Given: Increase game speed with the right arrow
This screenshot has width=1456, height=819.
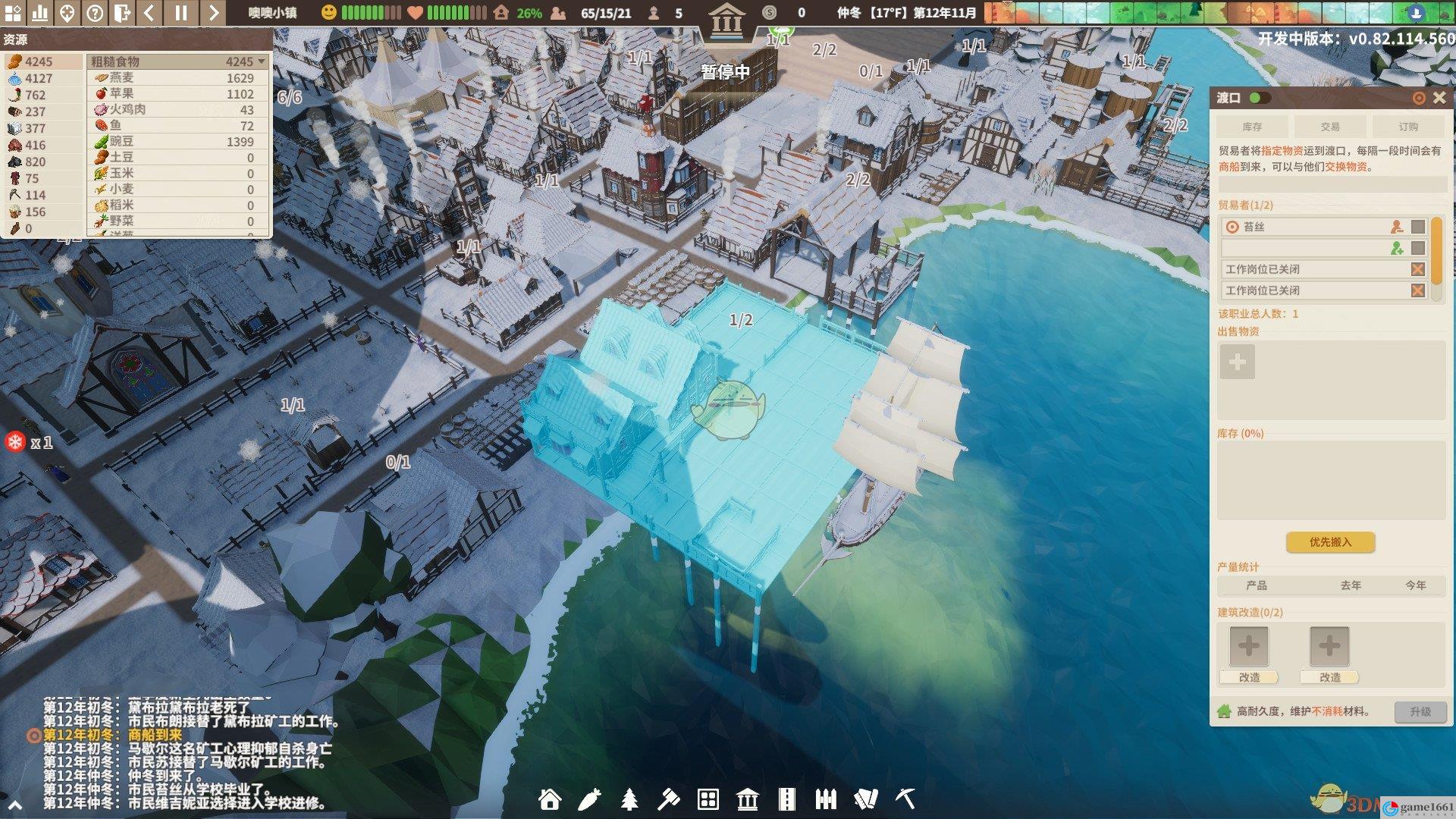Looking at the screenshot, I should pyautogui.click(x=213, y=12).
